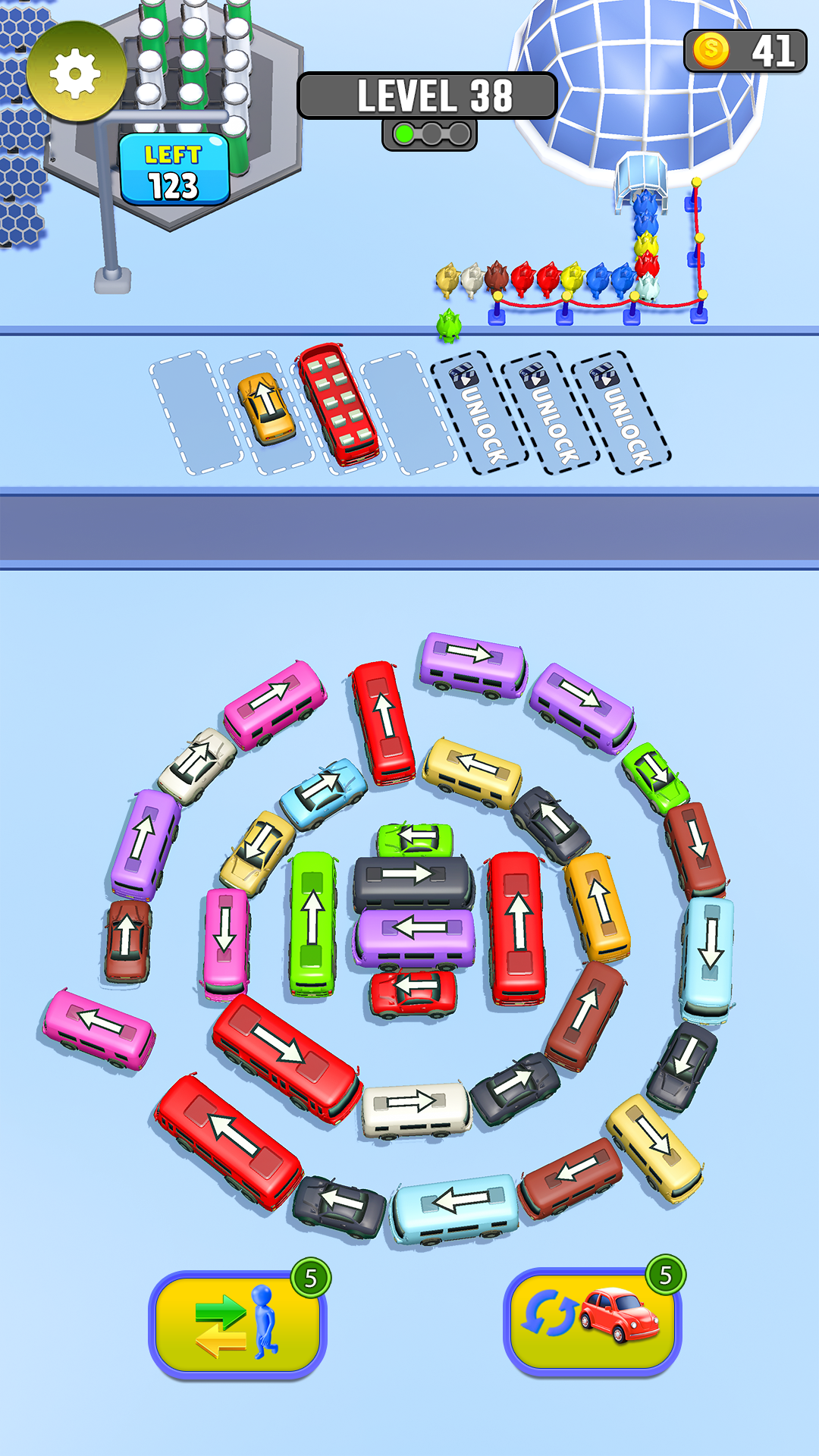The height and width of the screenshot is (1456, 819).
Task: Choose the brown car pointing up
Action: (127, 940)
